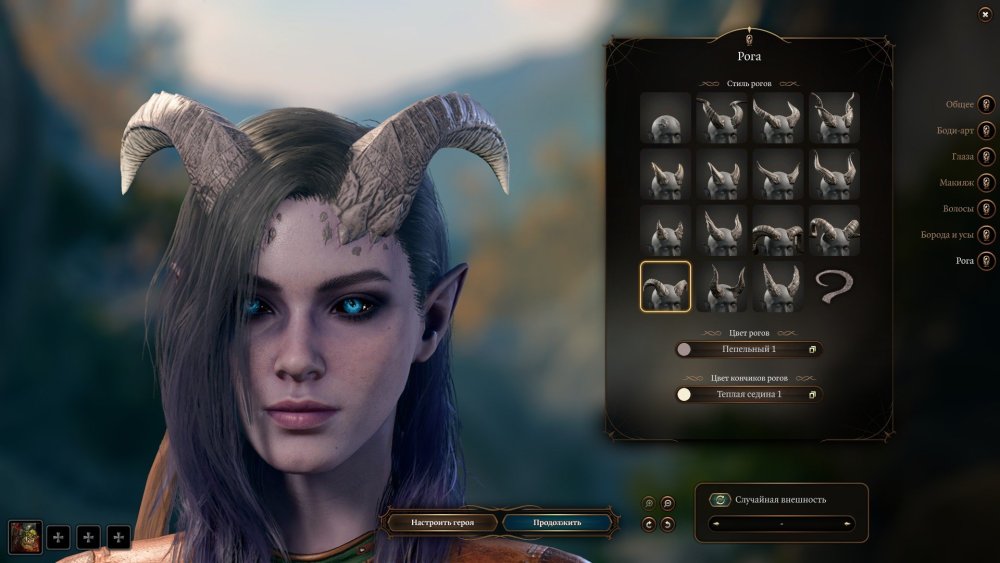
Task: Open the Боди-арт category
Action: tap(986, 130)
